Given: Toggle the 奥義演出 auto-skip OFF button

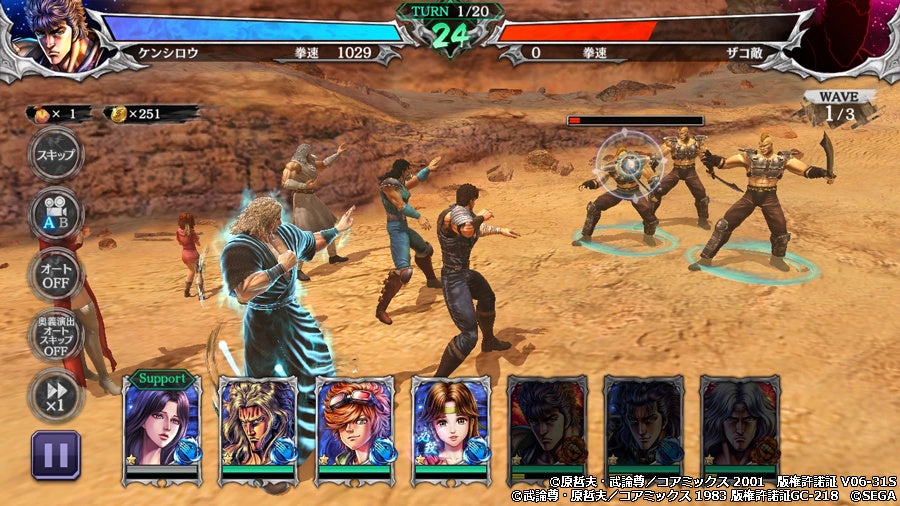Looking at the screenshot, I should click(55, 337).
